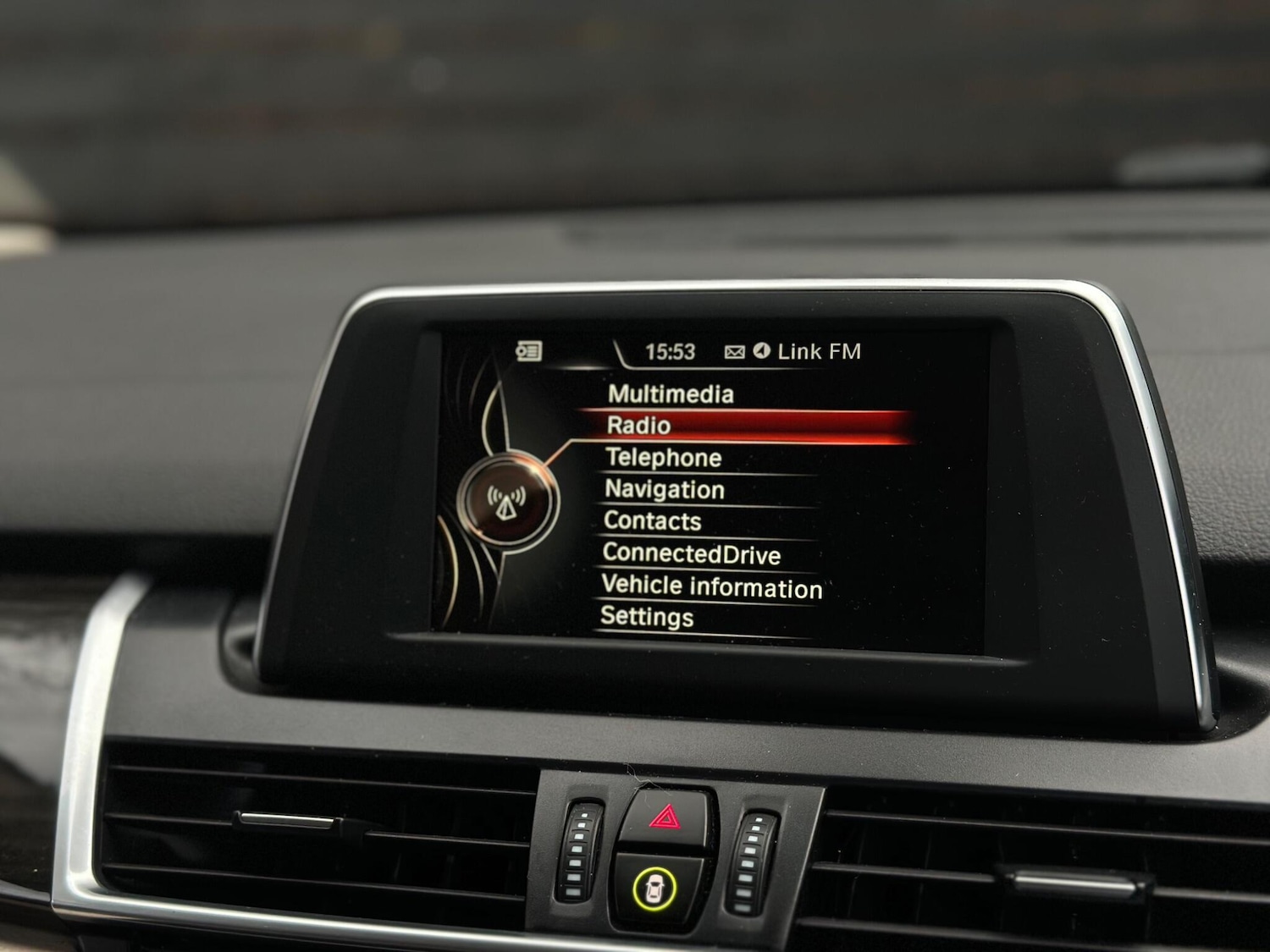Open the Contacts menu item
Image resolution: width=1270 pixels, height=952 pixels.
651,522
